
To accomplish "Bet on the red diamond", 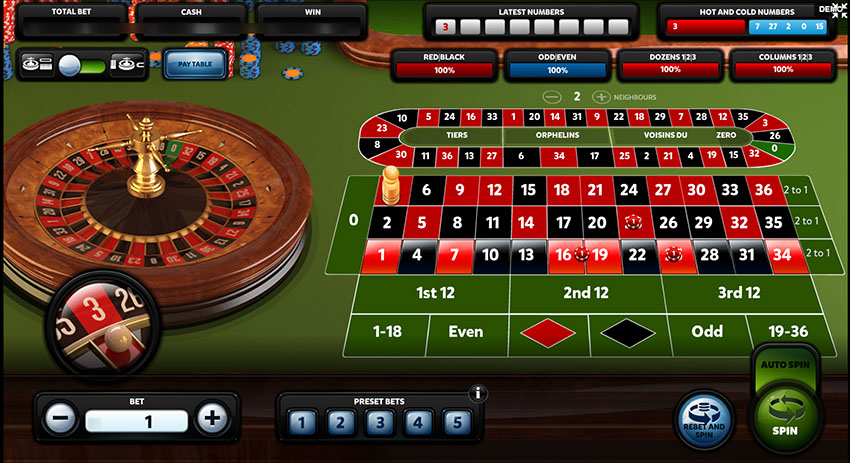I will pos(549,332).
